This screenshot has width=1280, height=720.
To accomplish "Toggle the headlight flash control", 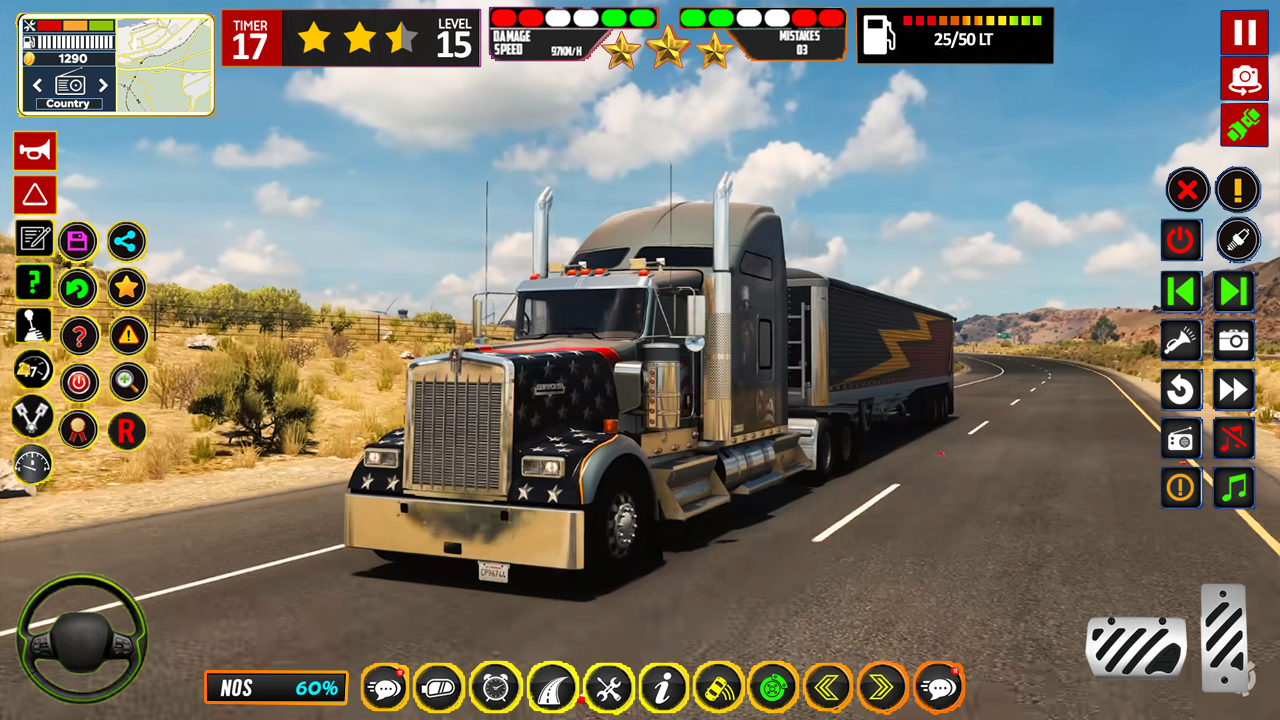I will coord(1181,339).
